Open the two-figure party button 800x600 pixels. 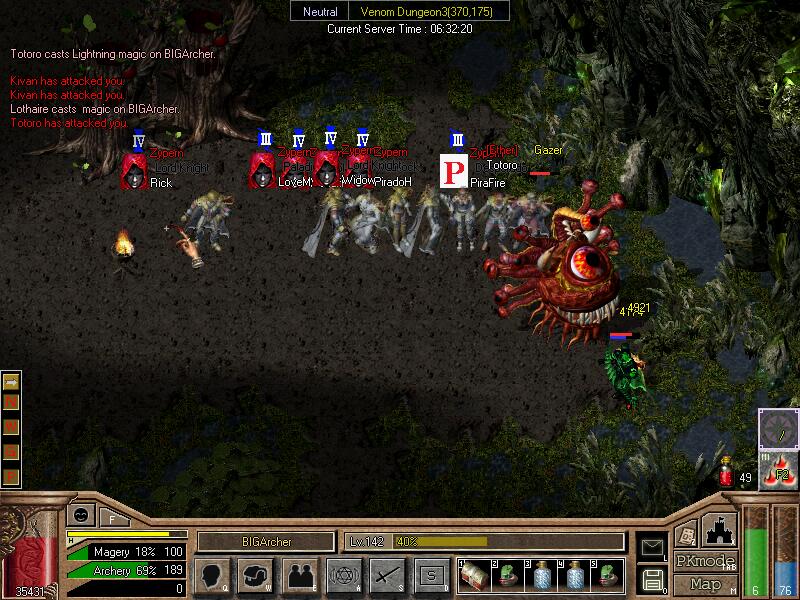pos(299,575)
